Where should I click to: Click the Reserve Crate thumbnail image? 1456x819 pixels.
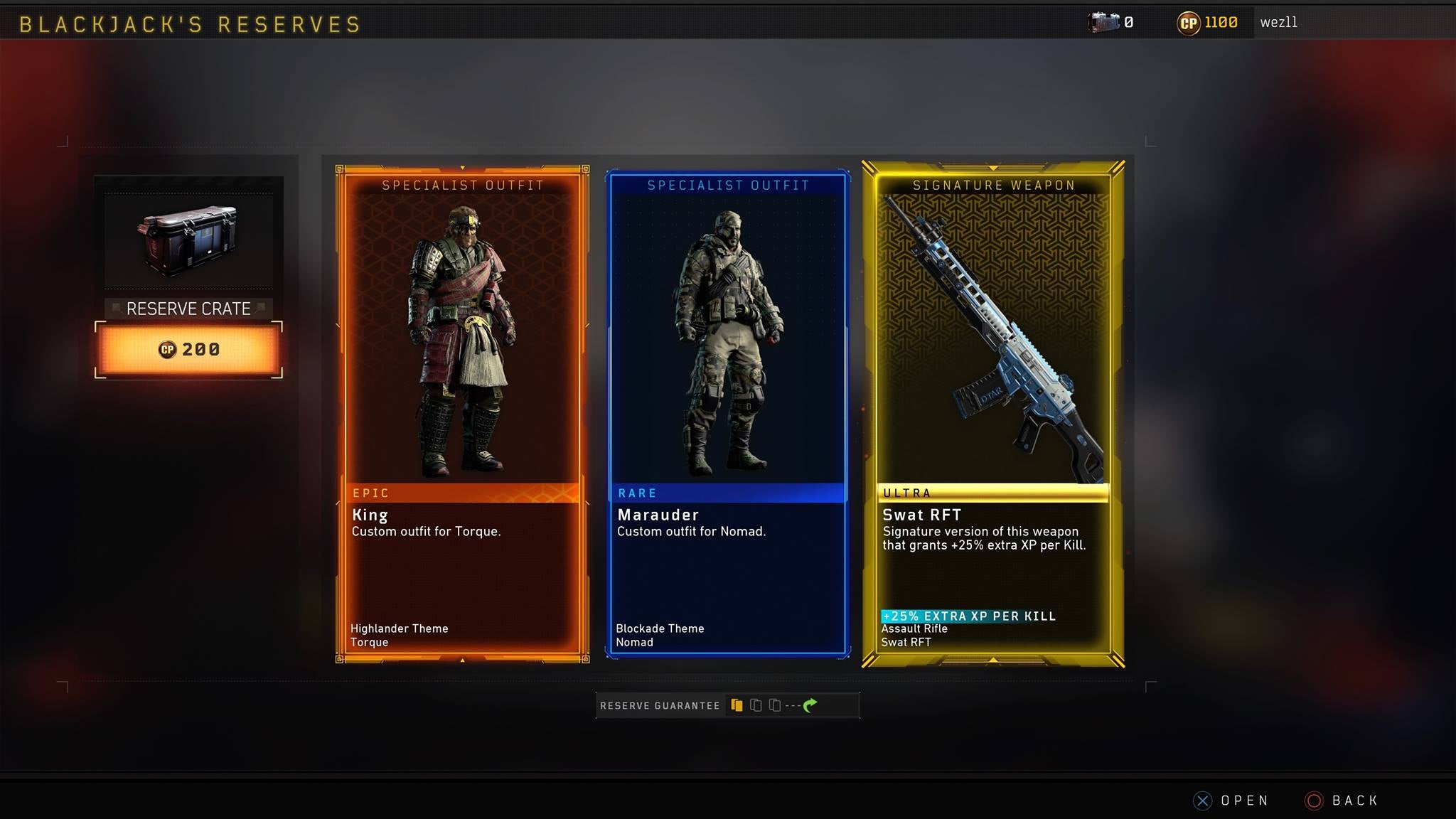click(x=188, y=240)
